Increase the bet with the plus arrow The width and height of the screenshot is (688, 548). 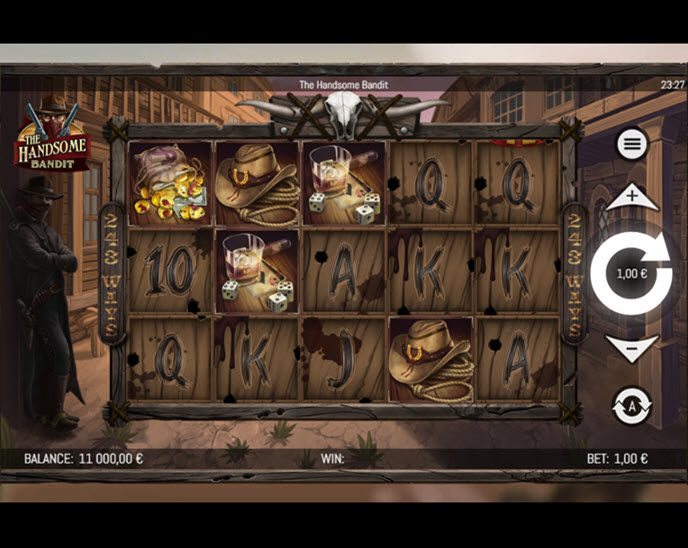pos(631,197)
